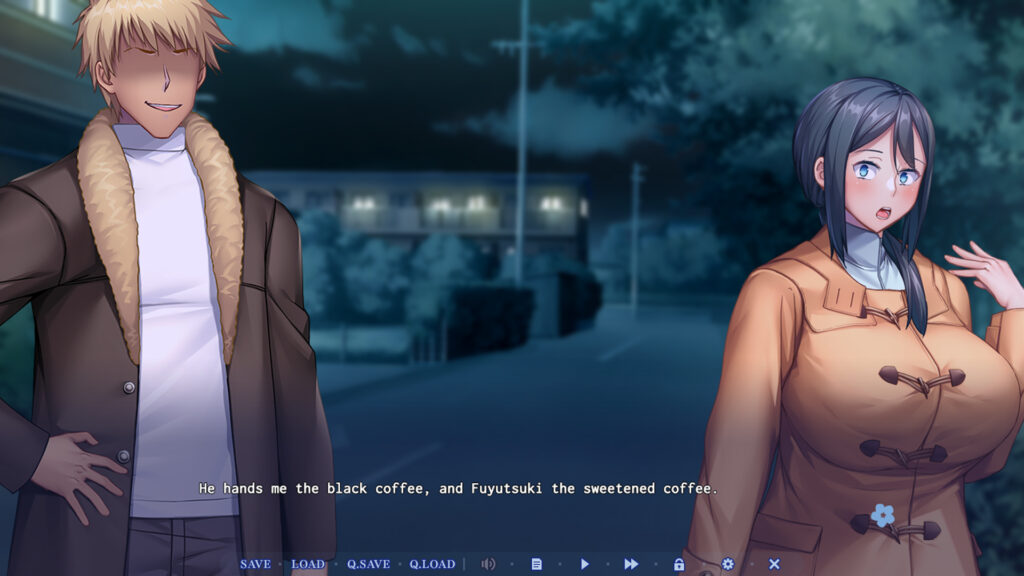Open the text log document icon

(536, 564)
